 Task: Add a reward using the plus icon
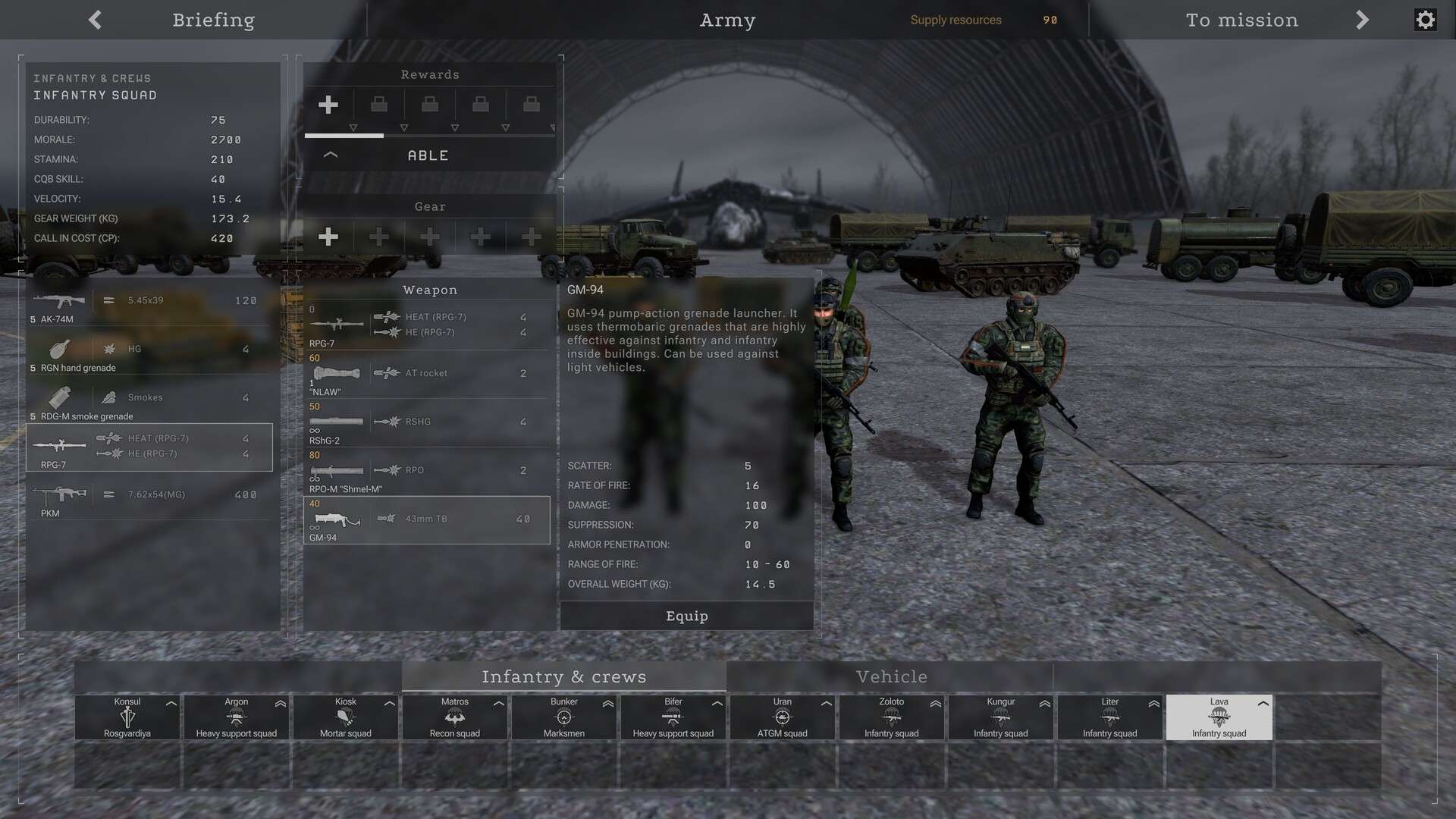[x=328, y=105]
